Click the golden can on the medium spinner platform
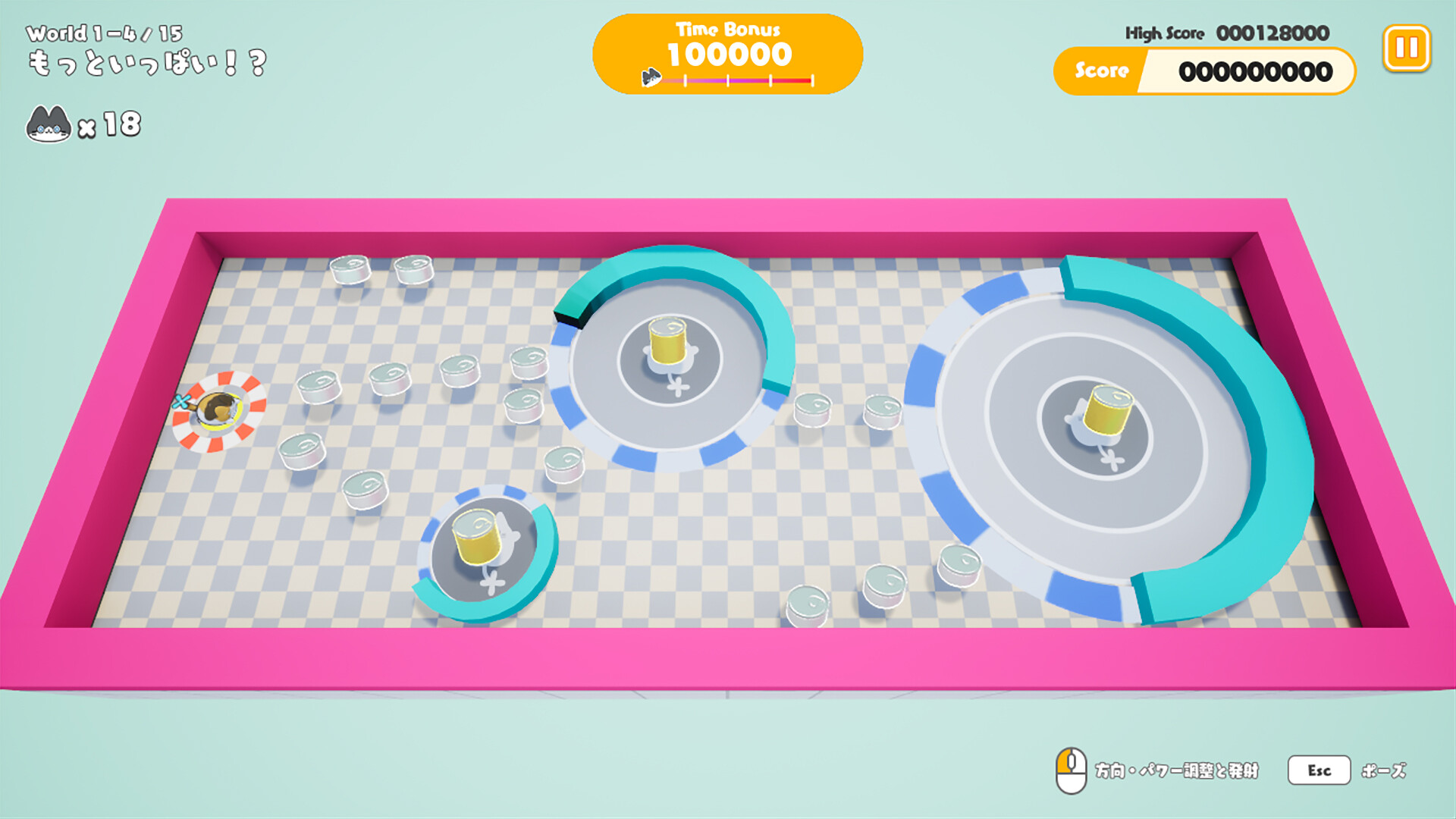Viewport: 1456px width, 819px height. point(667,341)
